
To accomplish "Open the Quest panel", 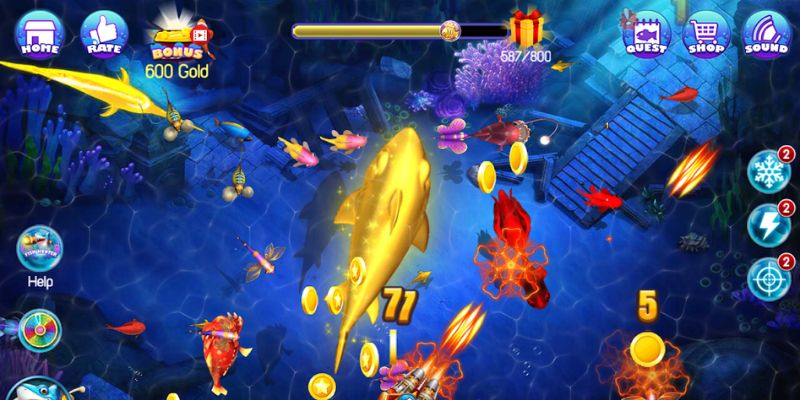I will pos(646,33).
